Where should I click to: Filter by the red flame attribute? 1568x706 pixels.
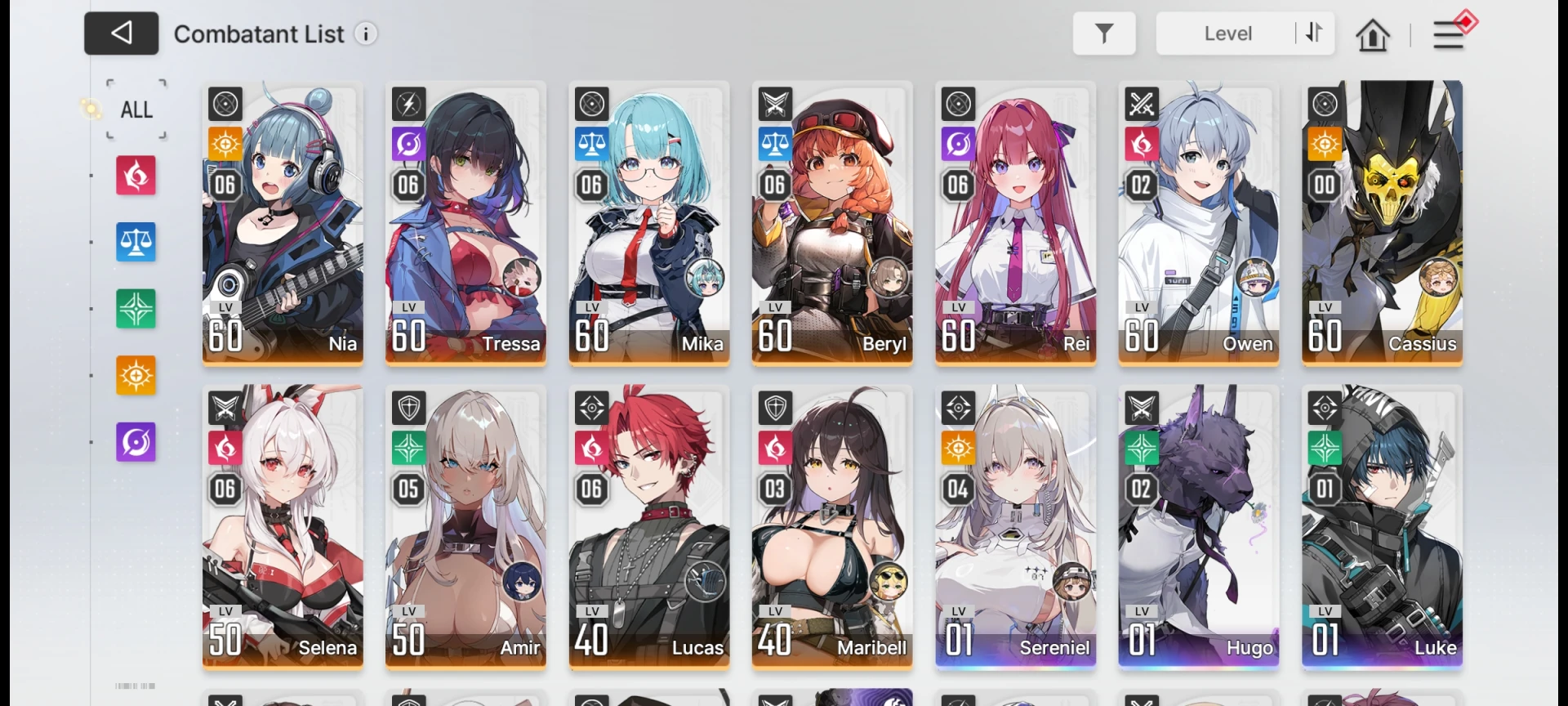(x=136, y=176)
